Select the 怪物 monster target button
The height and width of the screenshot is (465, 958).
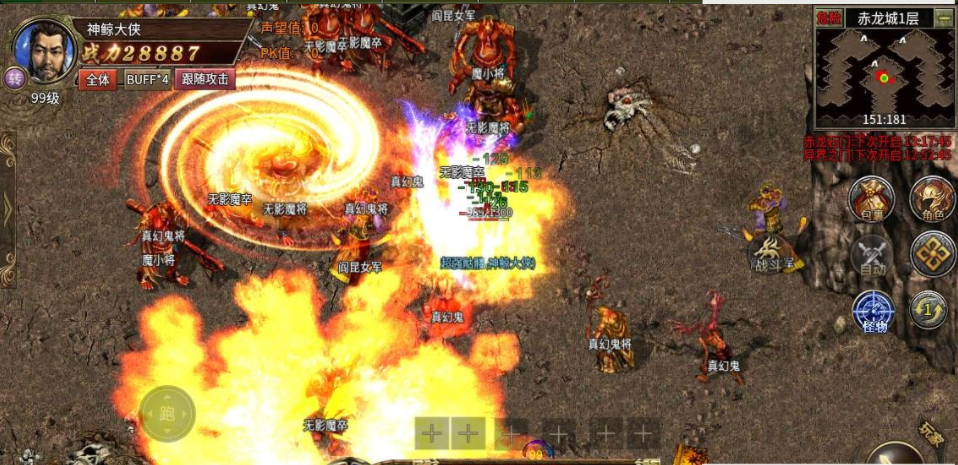pos(871,310)
